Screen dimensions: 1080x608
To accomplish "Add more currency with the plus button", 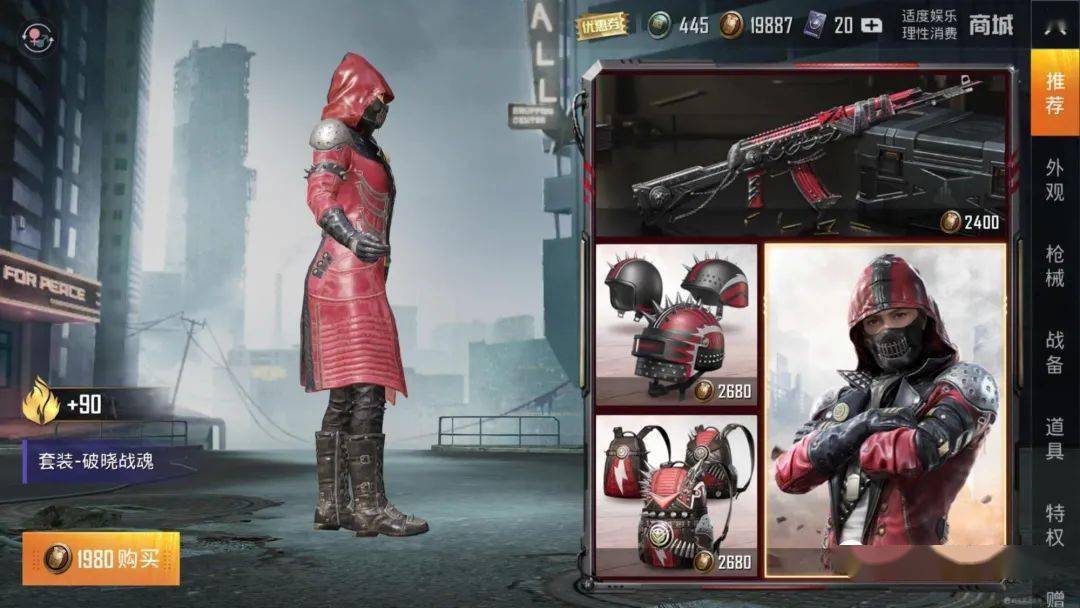I will click(x=871, y=26).
